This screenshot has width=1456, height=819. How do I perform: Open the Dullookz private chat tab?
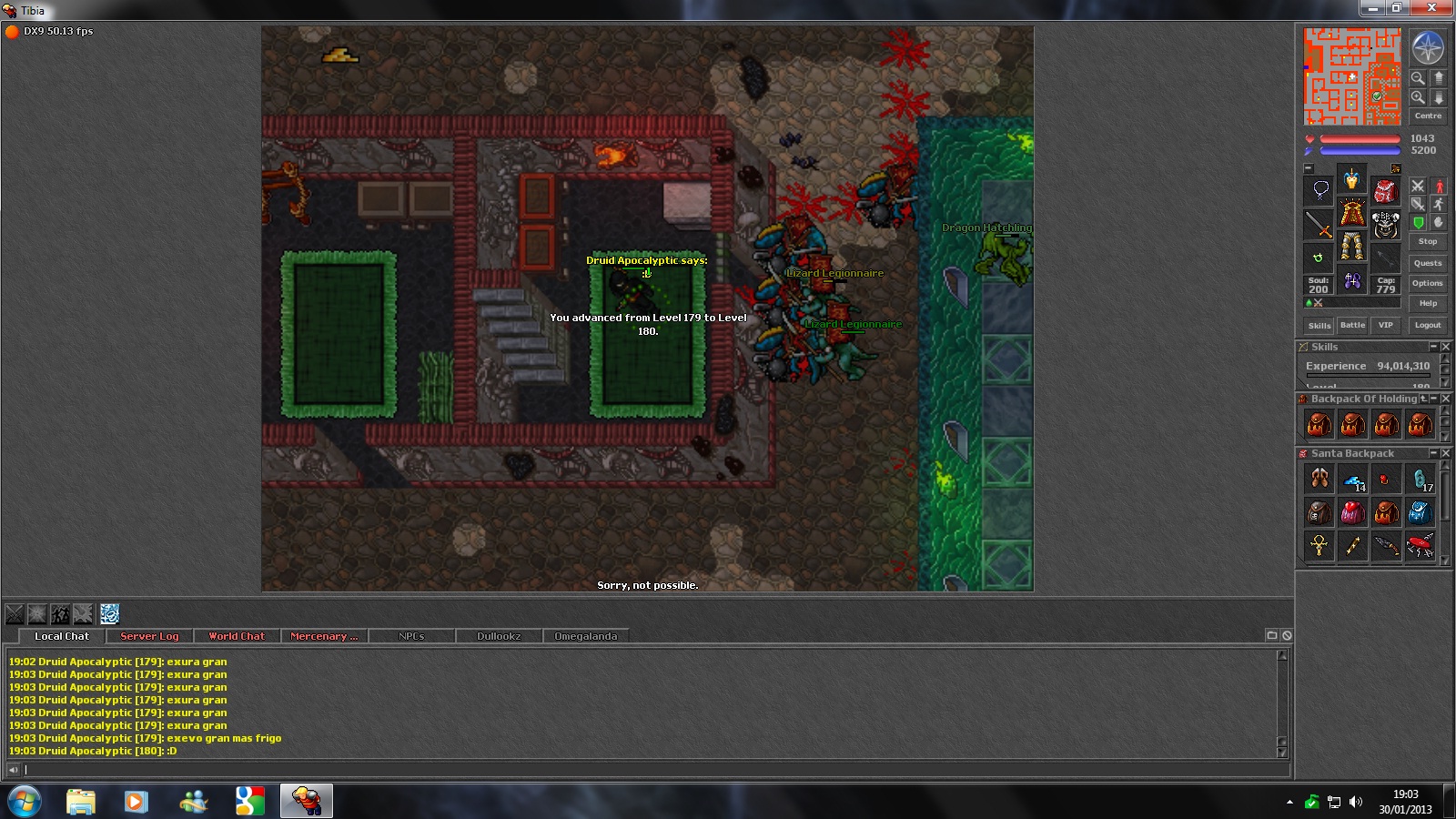pyautogui.click(x=499, y=636)
